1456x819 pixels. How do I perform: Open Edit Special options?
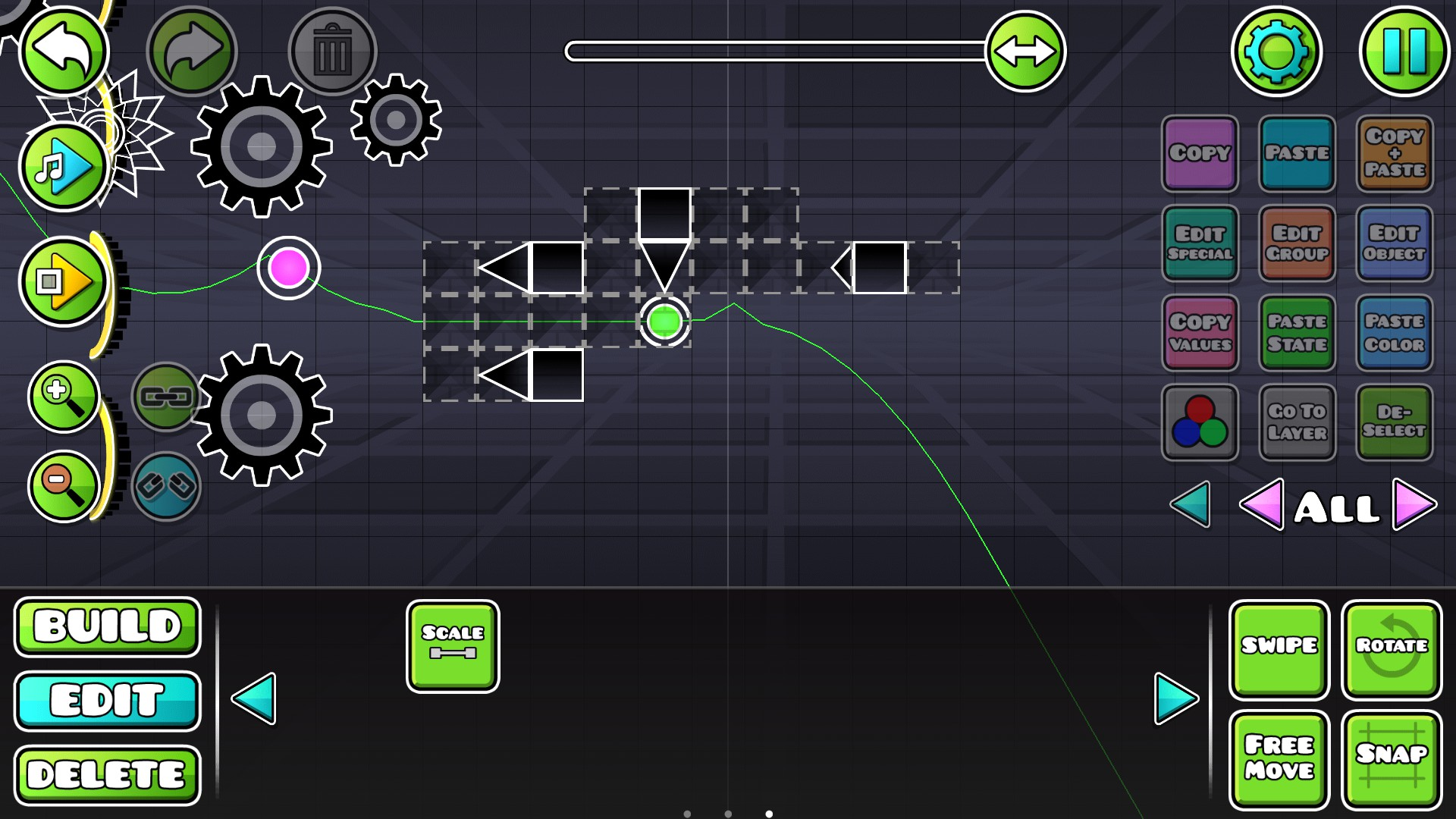pyautogui.click(x=1200, y=243)
